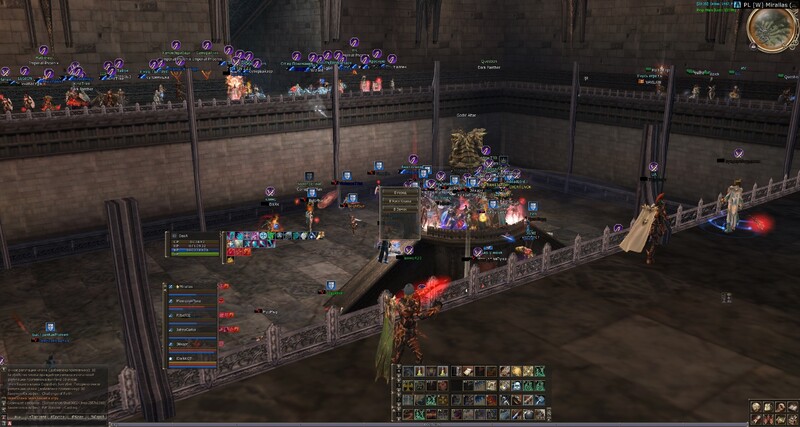Click the first icon in the bottom-right menu panel
This screenshot has height=427, width=800.
(755, 405)
